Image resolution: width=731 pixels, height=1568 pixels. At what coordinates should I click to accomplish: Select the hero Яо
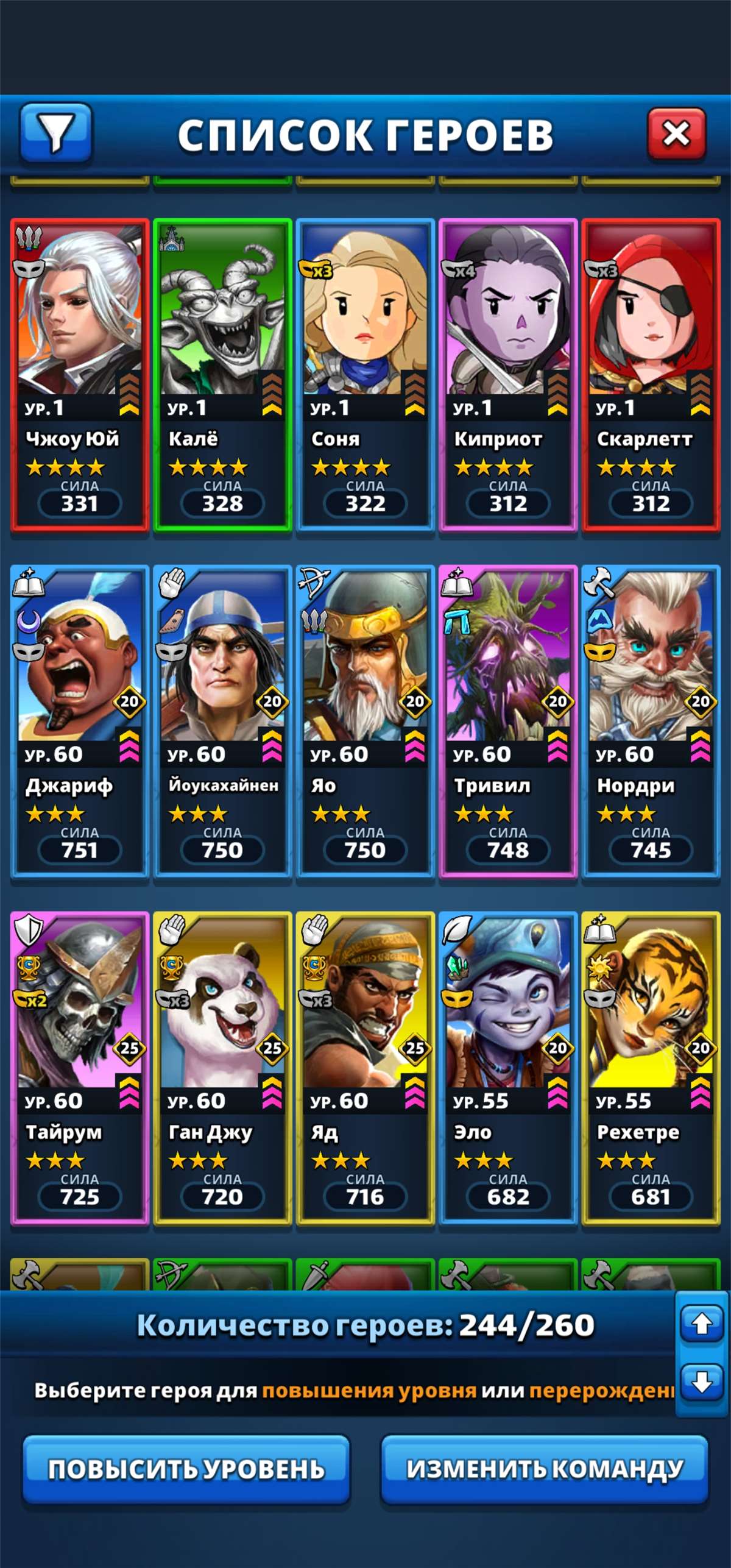[x=365, y=721]
